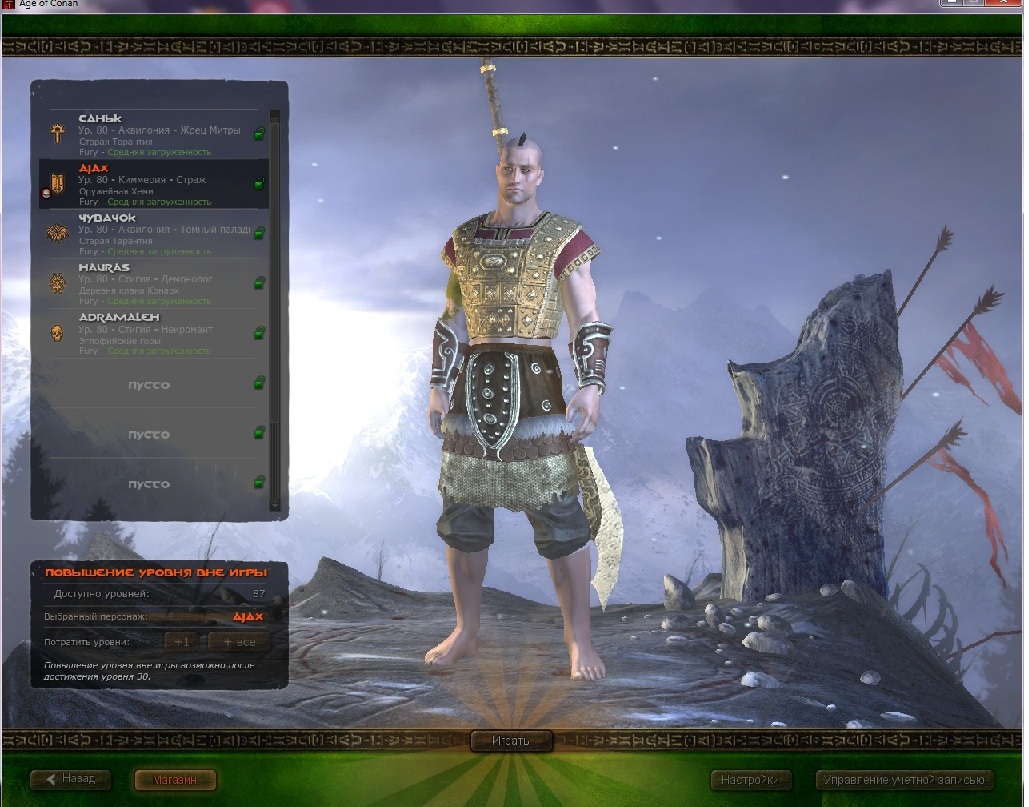This screenshot has height=807, width=1029.
Task: Open the Настройки settings
Action: (750, 779)
